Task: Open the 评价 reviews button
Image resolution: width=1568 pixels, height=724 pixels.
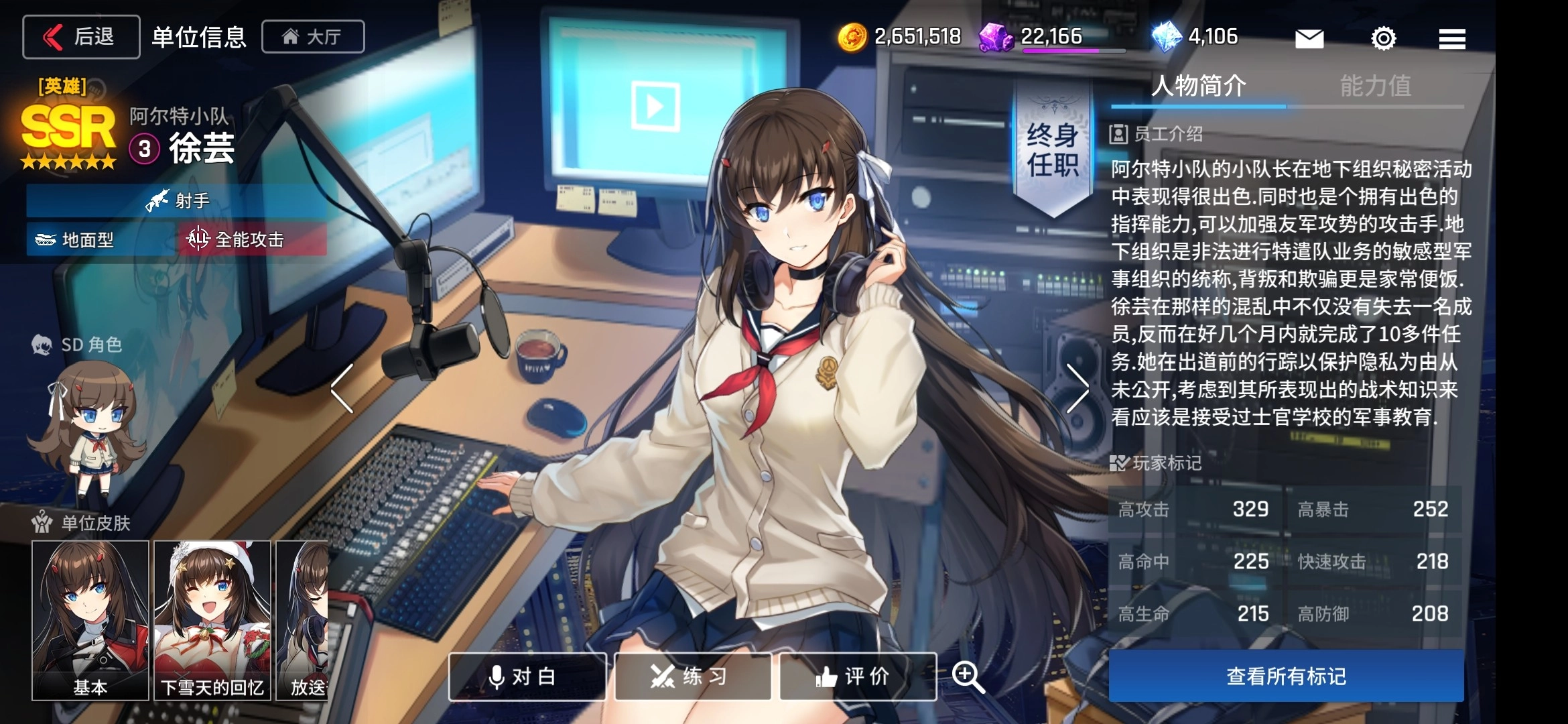Action: point(857,676)
